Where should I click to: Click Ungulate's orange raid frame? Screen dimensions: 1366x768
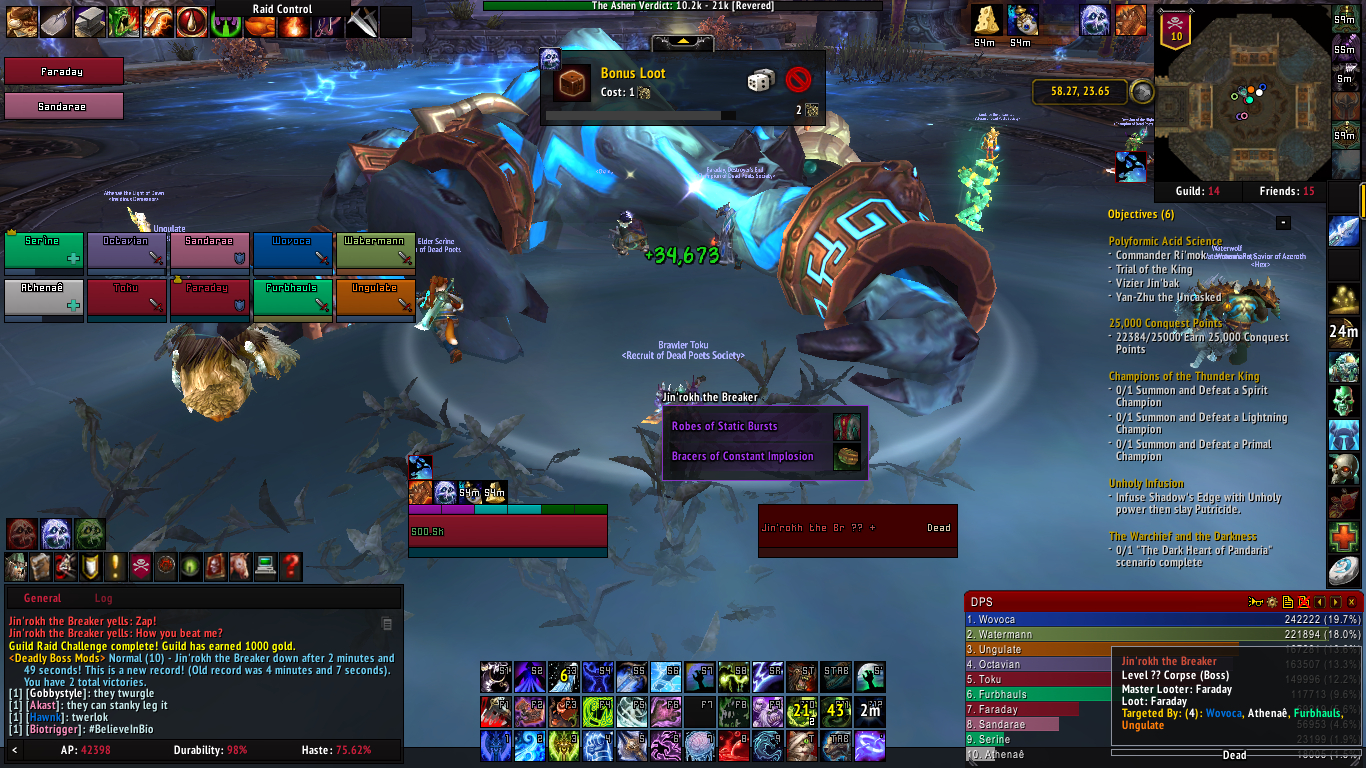[x=375, y=298]
